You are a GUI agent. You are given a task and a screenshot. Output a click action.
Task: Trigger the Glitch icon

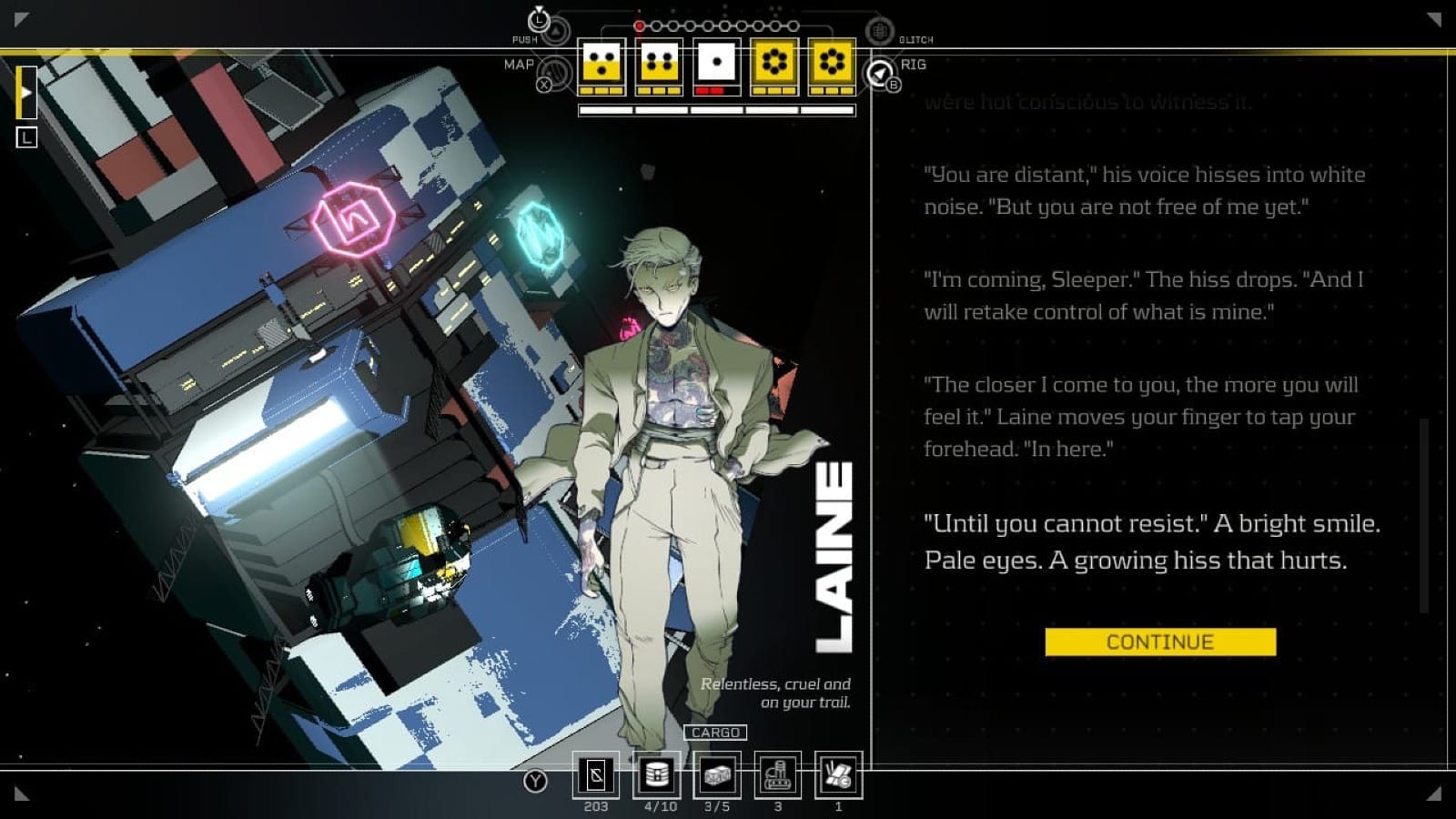879,32
